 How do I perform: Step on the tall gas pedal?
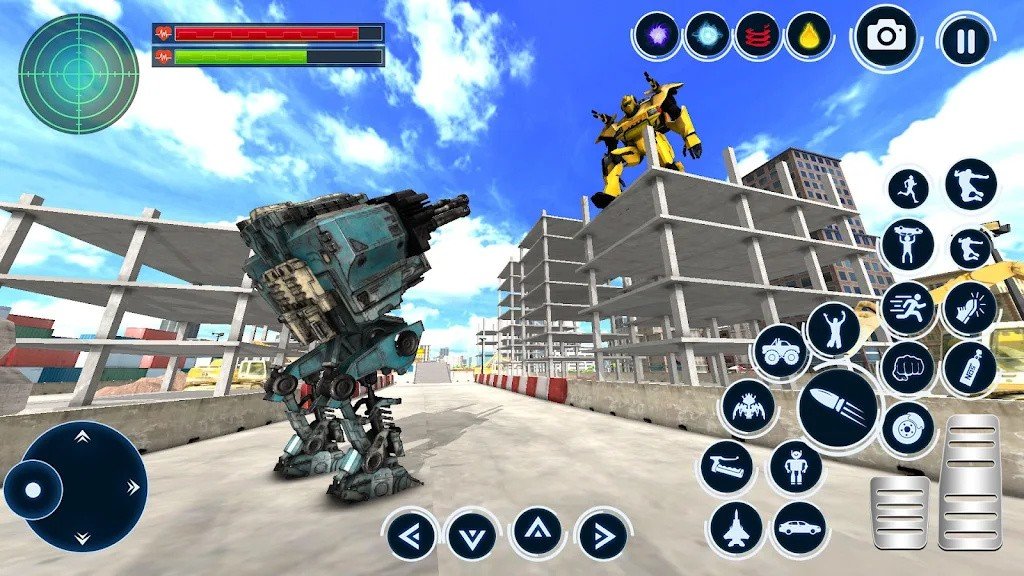(969, 480)
